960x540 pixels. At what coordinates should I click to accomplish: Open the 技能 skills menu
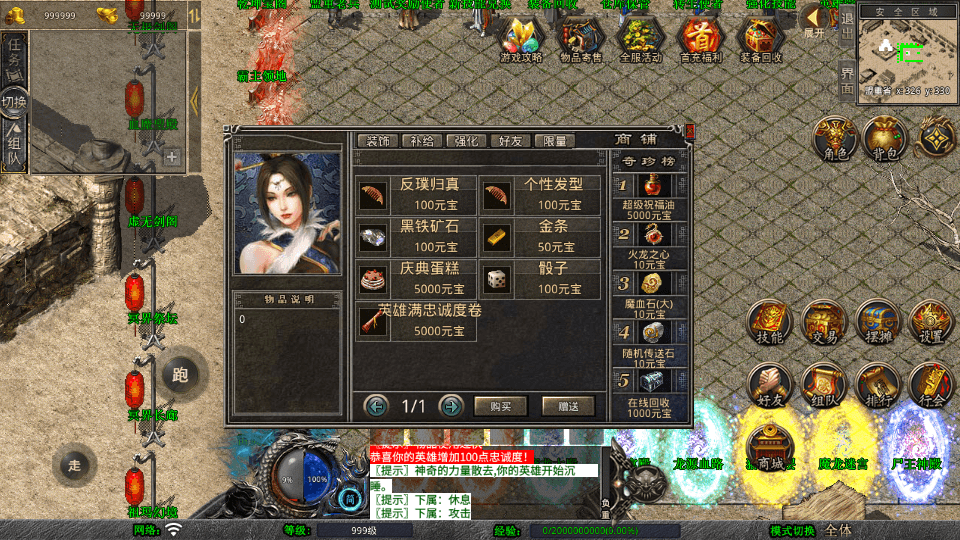click(769, 323)
